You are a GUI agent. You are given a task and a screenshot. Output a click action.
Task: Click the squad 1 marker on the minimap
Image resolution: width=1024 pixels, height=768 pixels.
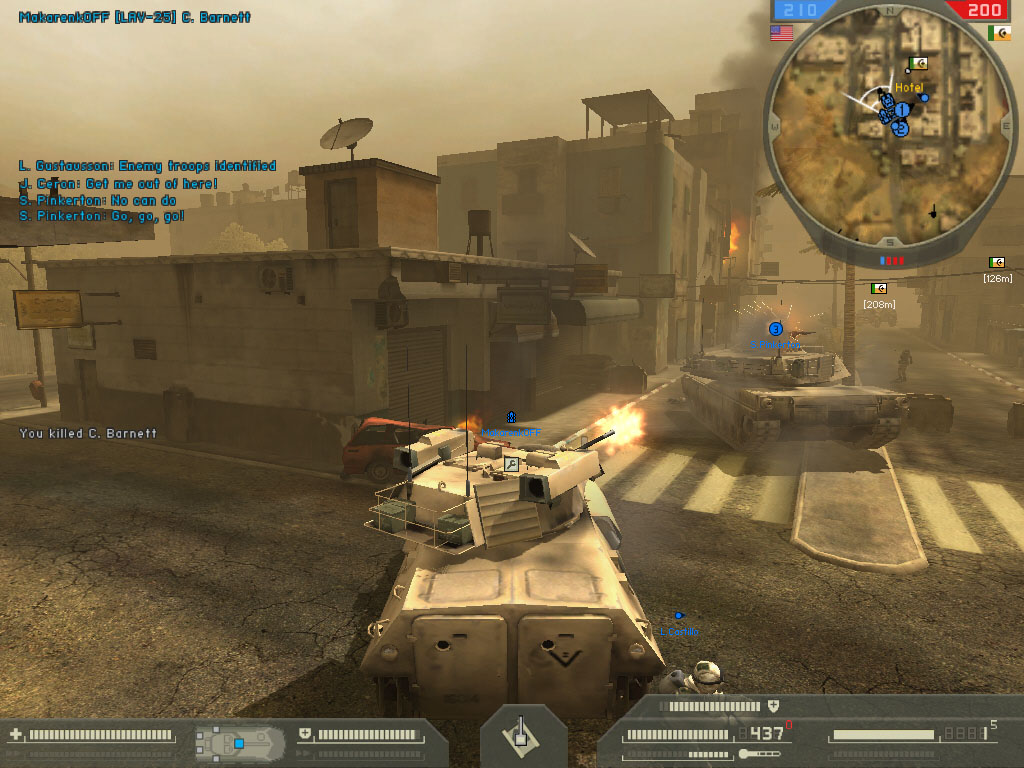click(x=901, y=109)
